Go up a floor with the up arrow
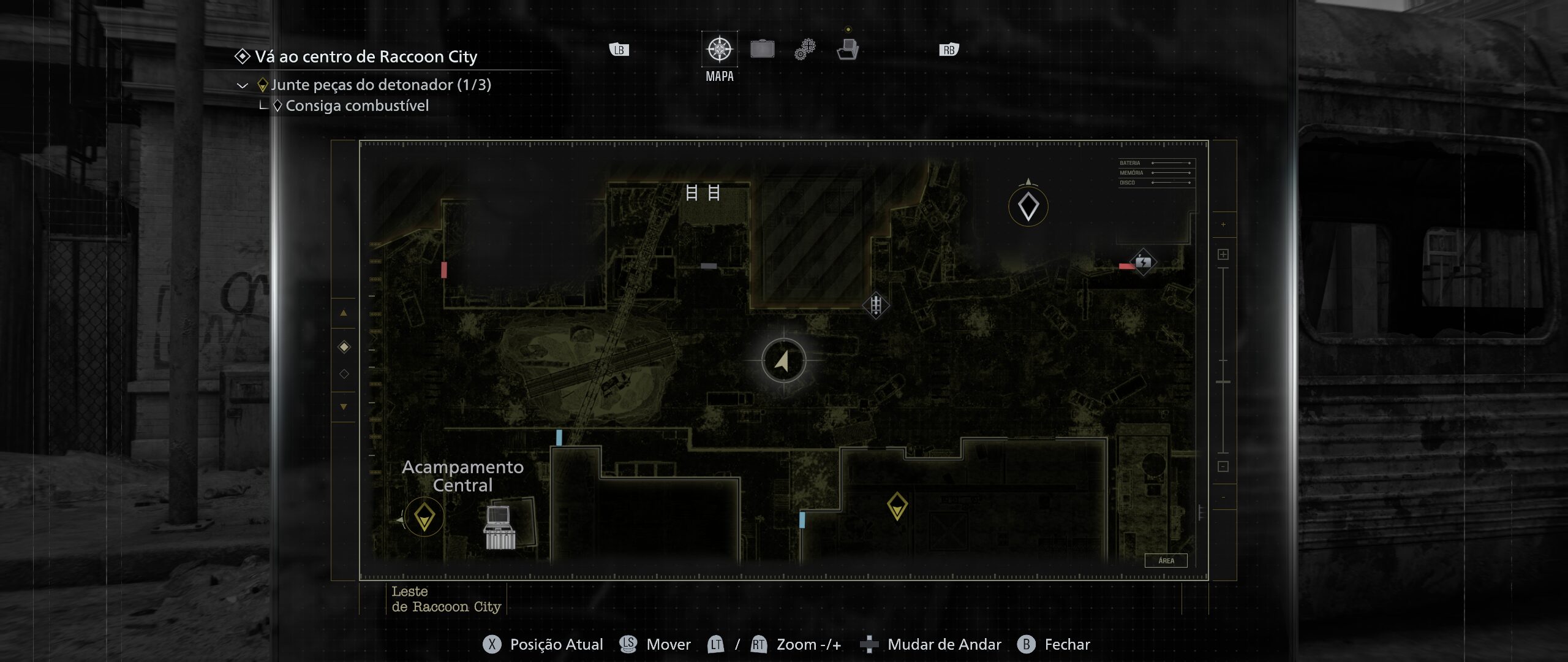This screenshot has height=662, width=1568. [x=344, y=313]
